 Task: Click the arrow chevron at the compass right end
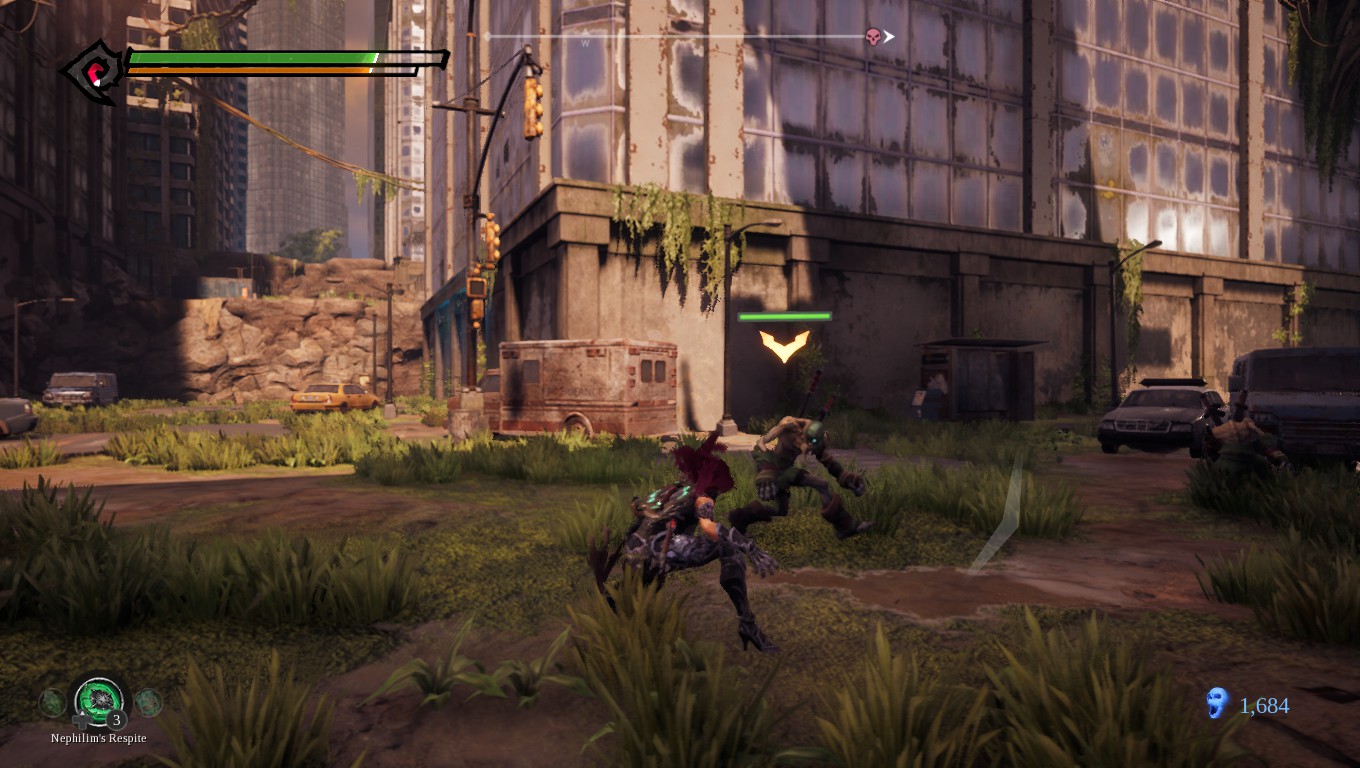click(888, 35)
